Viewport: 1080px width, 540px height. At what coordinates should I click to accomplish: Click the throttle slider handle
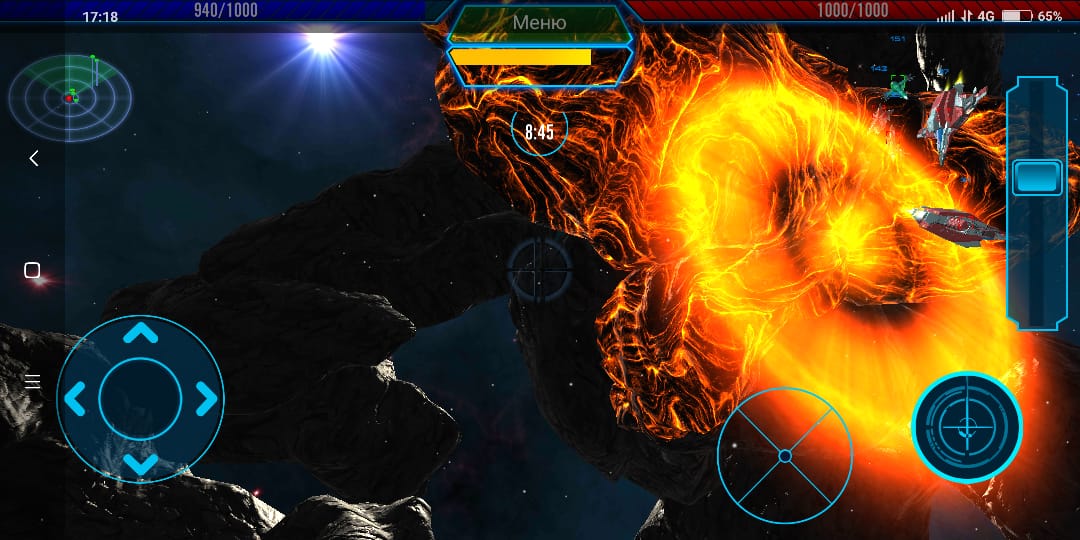pyautogui.click(x=1037, y=177)
